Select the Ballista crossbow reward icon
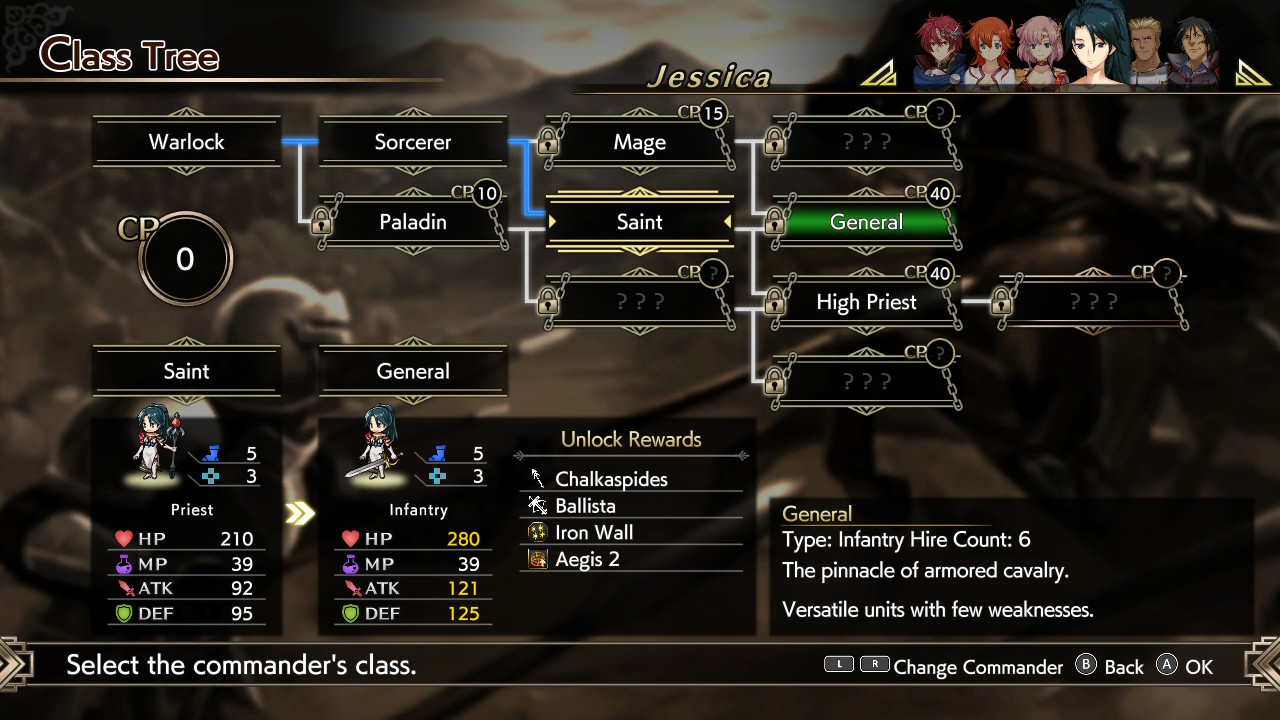1280x720 pixels. 536,506
